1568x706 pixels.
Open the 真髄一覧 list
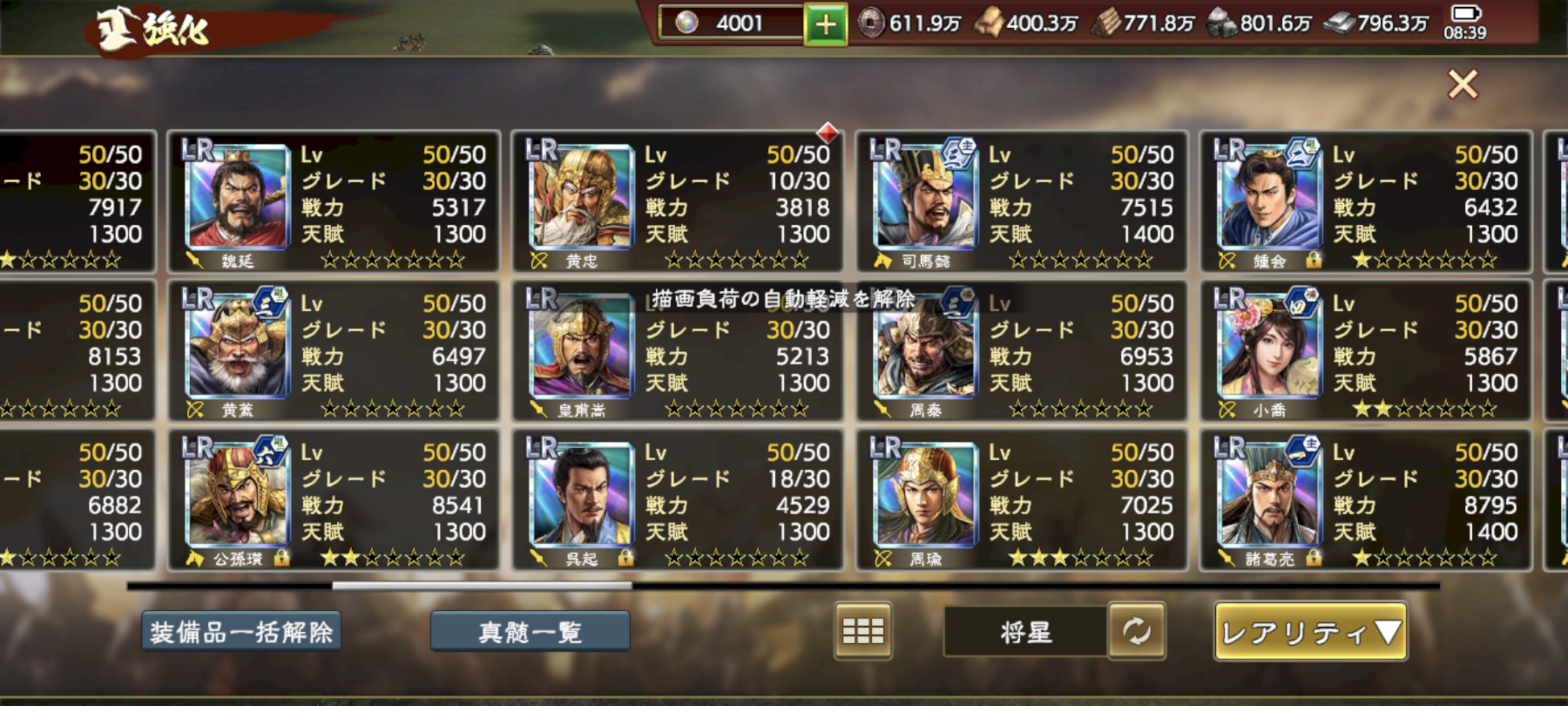(x=530, y=631)
